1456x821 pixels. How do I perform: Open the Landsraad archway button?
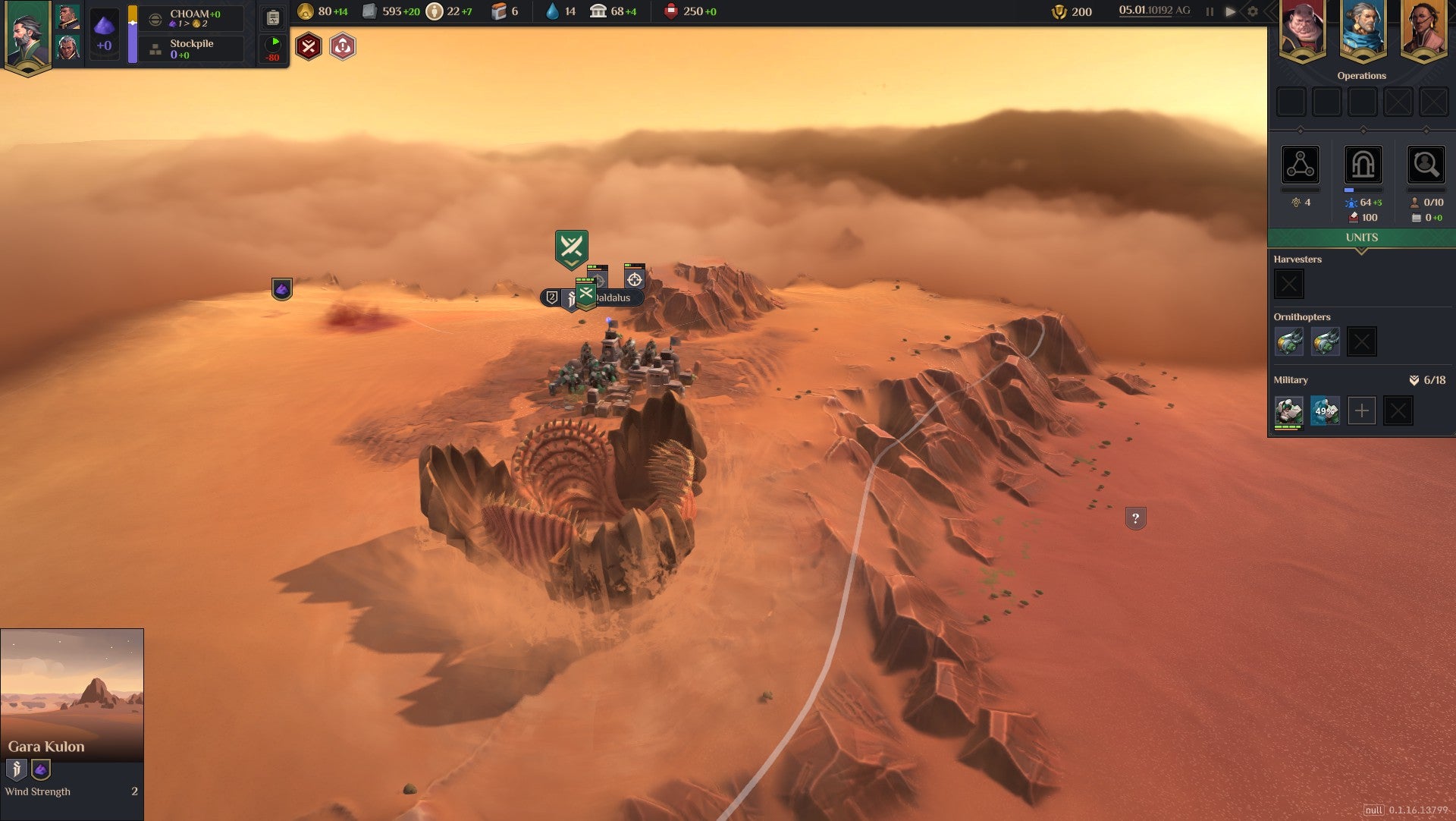coord(1363,165)
